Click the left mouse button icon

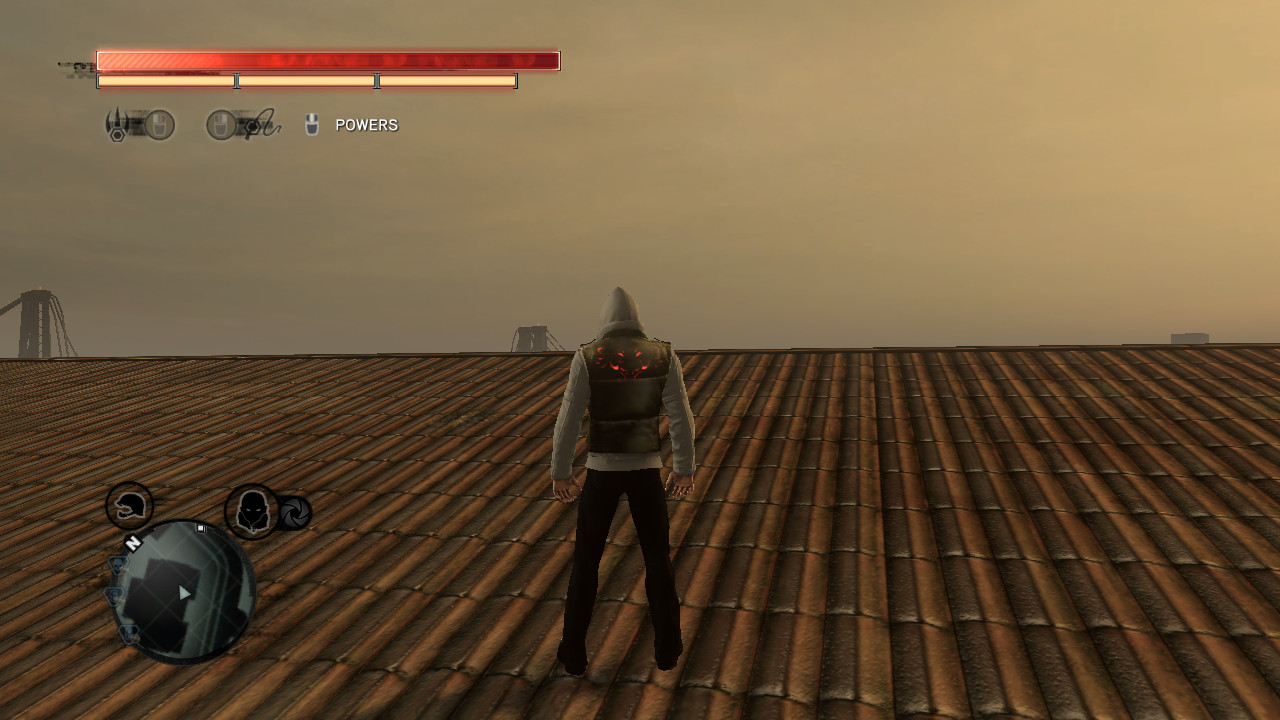coord(158,122)
